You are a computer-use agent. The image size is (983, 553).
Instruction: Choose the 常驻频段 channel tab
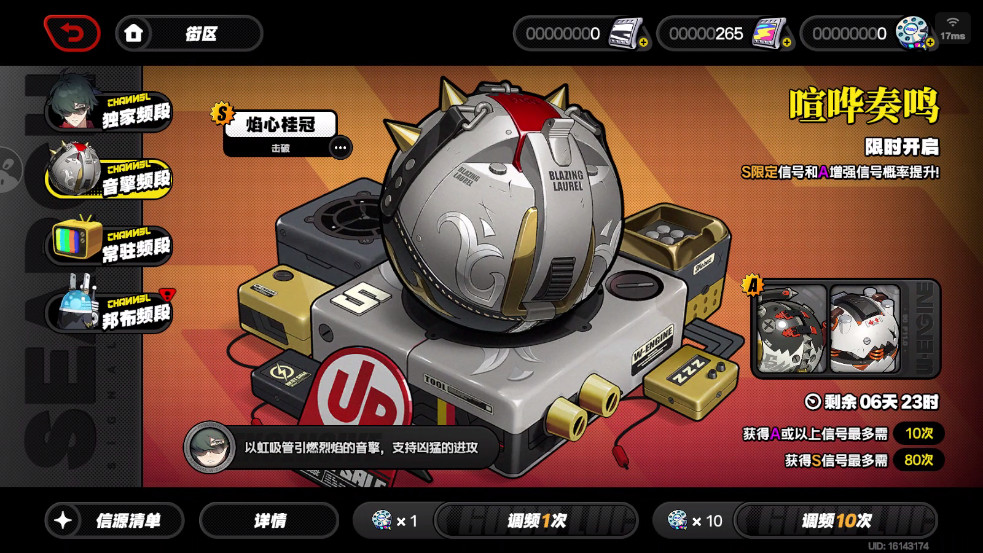pos(110,241)
